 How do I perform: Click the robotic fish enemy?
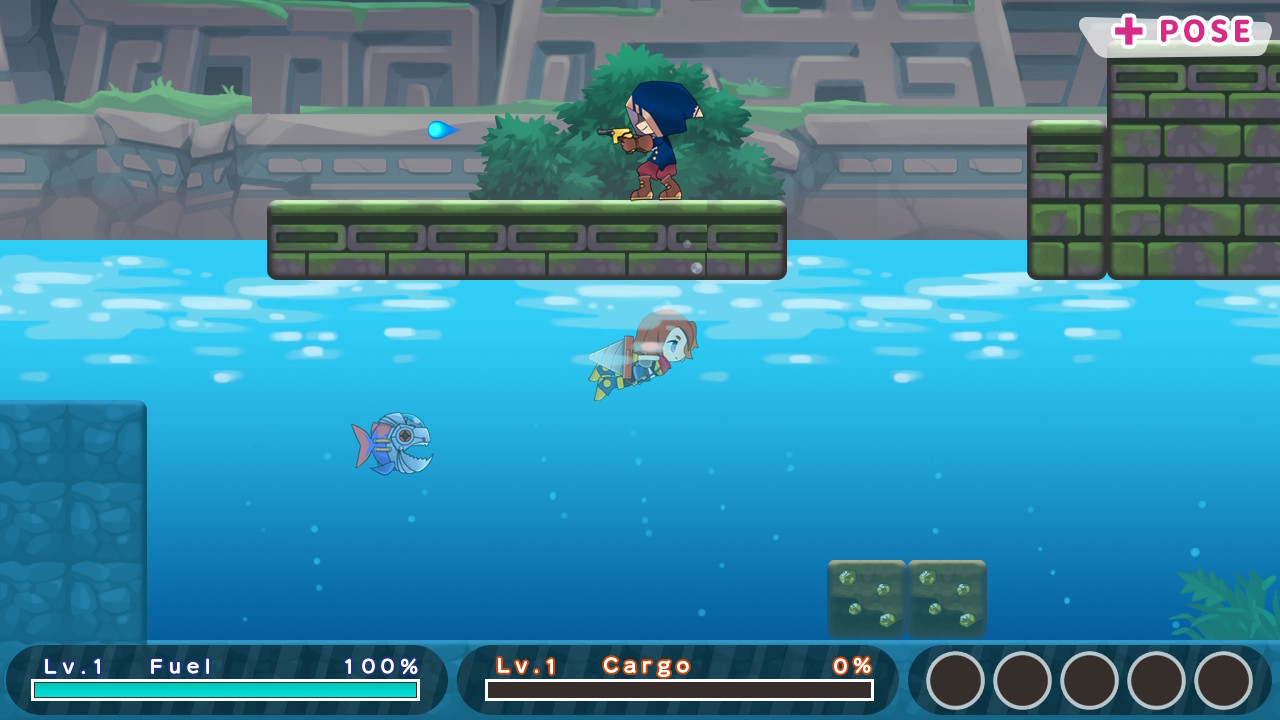[x=393, y=443]
